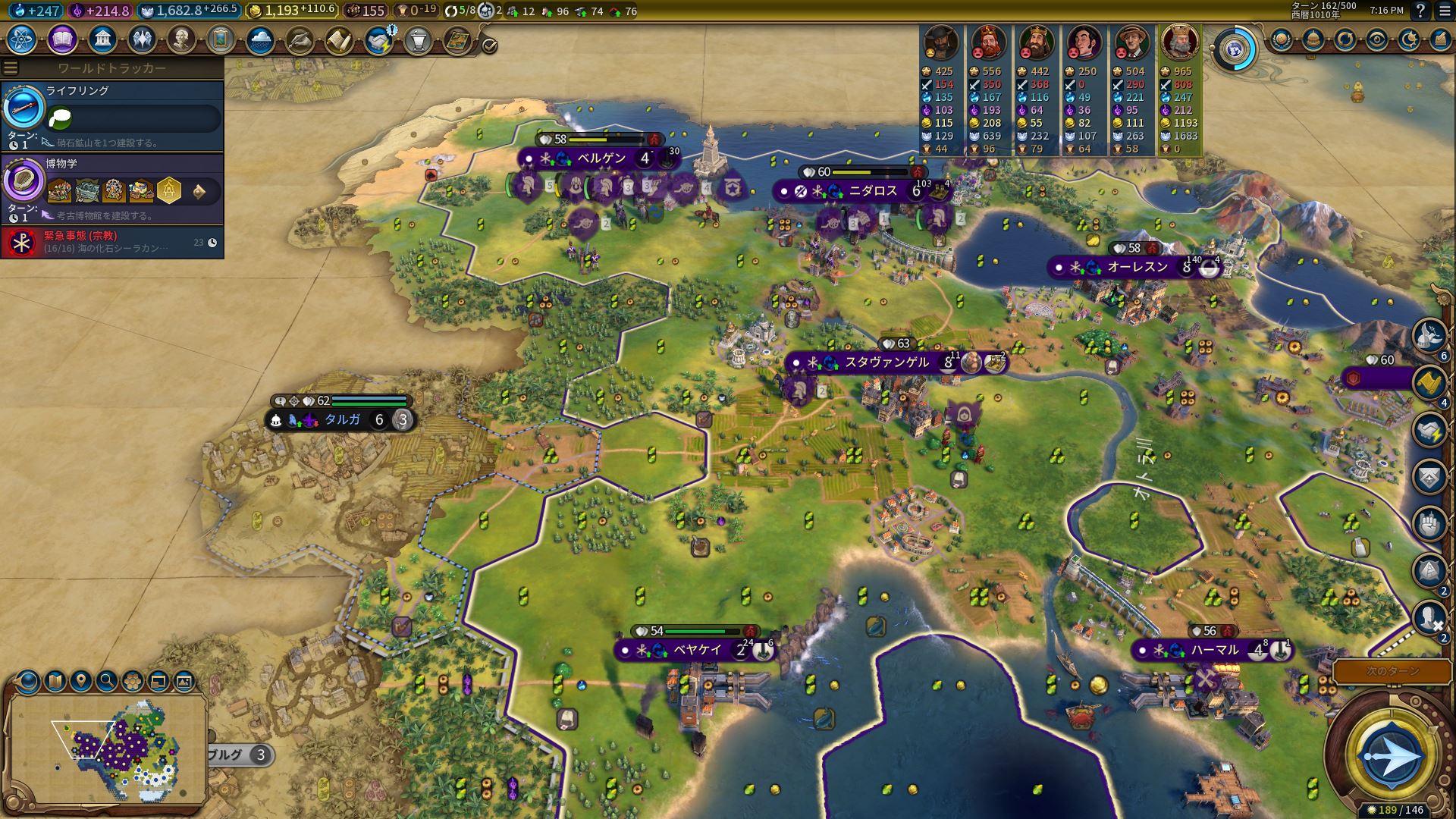The height and width of the screenshot is (819, 1456).
Task: Open the main game menu in top-right corner
Action: pos(1444,11)
